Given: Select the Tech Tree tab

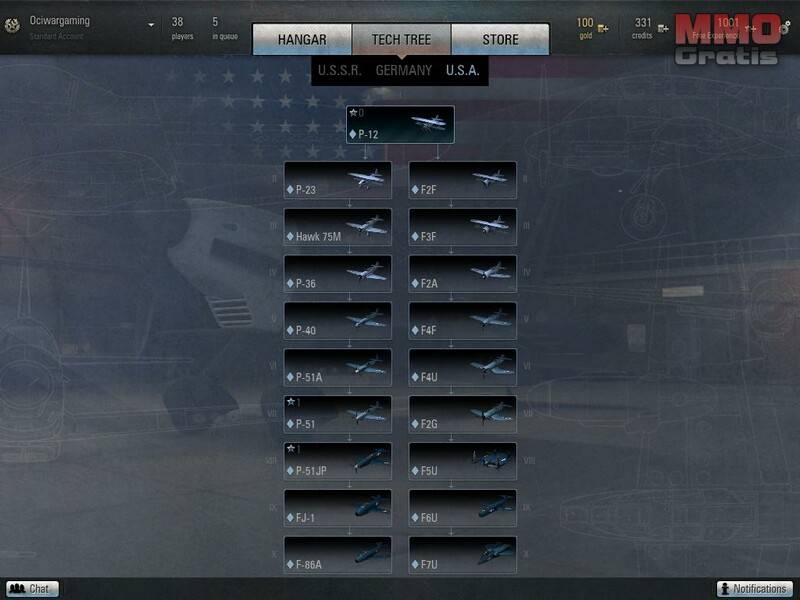Looking at the screenshot, I should [x=401, y=40].
